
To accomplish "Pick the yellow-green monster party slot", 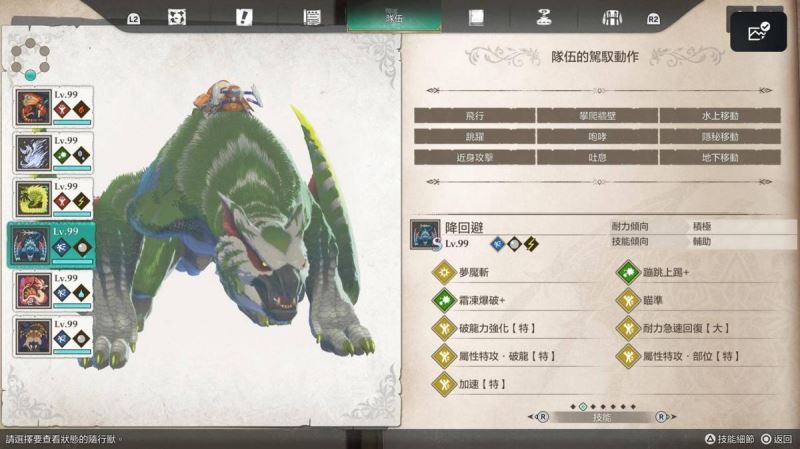I will point(53,198).
